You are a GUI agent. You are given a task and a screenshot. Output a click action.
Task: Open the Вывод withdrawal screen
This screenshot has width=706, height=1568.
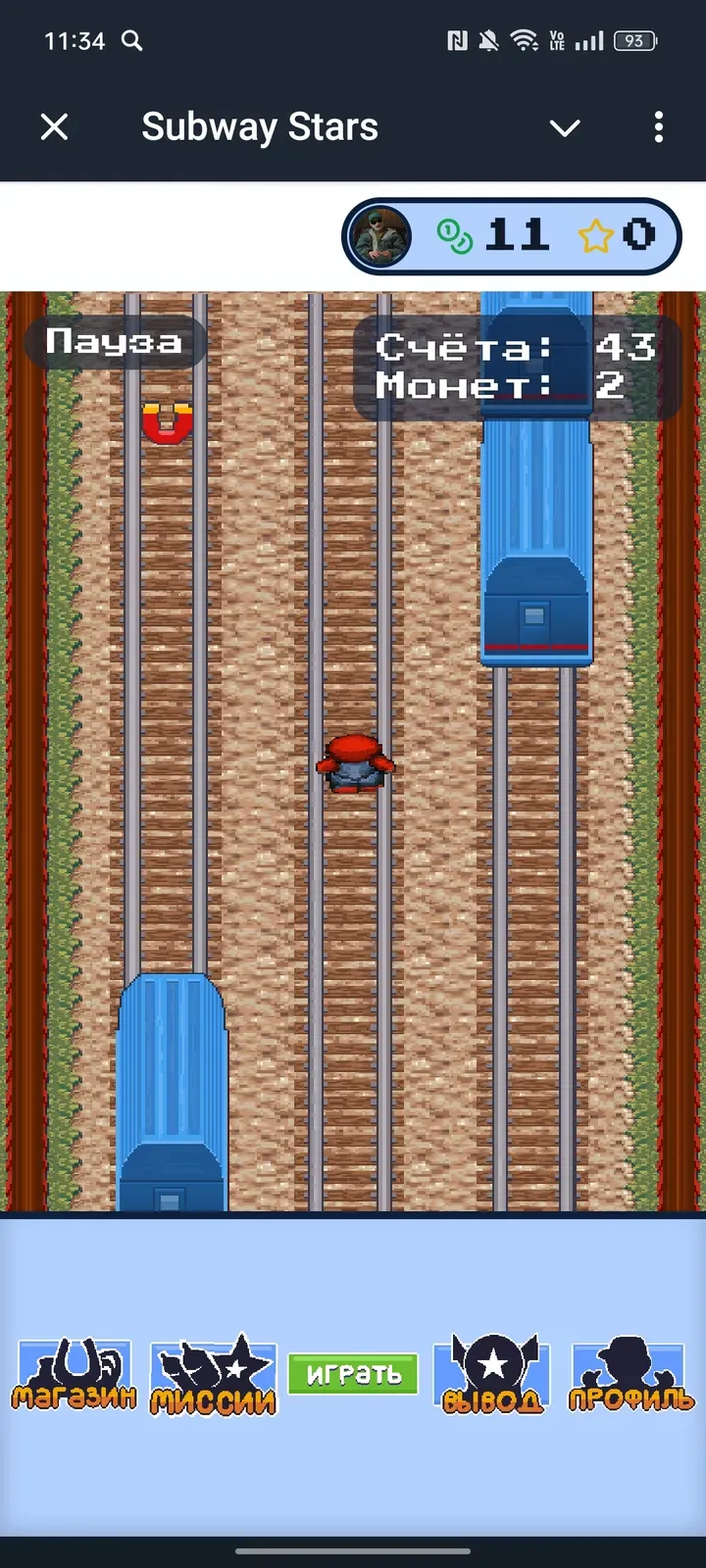click(492, 1375)
